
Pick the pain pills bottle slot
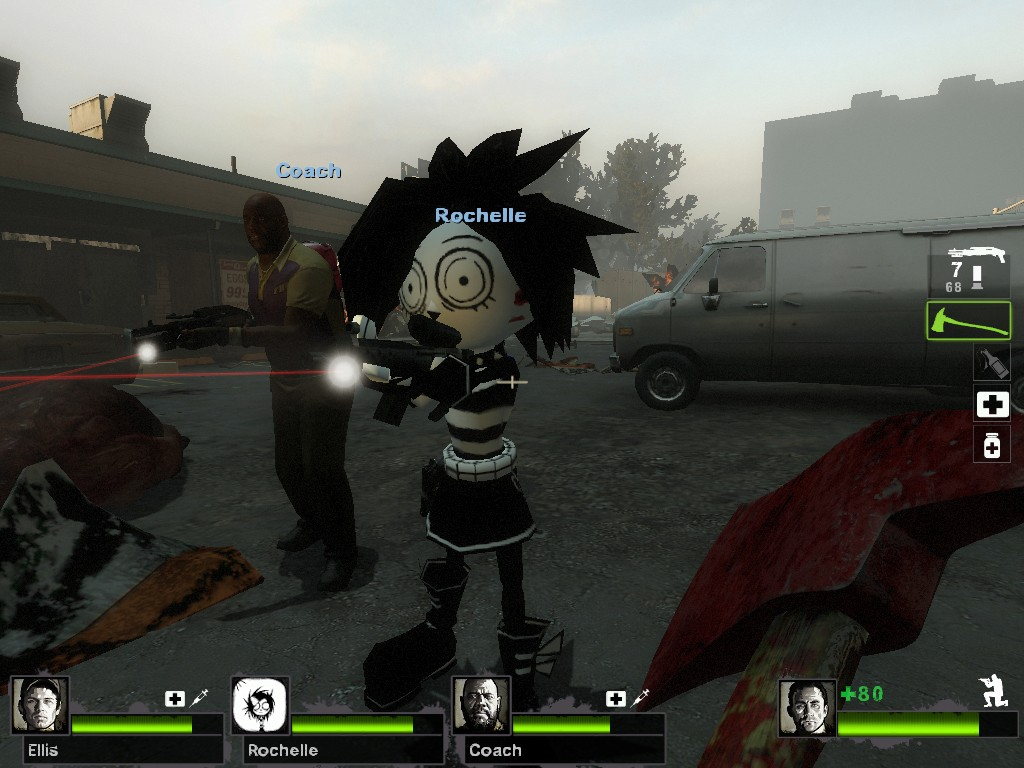coord(992,445)
